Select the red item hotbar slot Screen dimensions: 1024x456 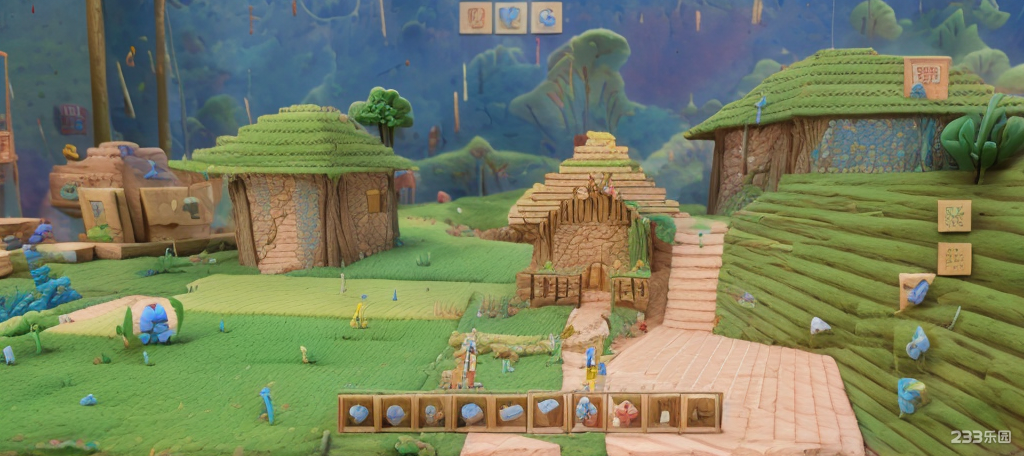point(624,412)
